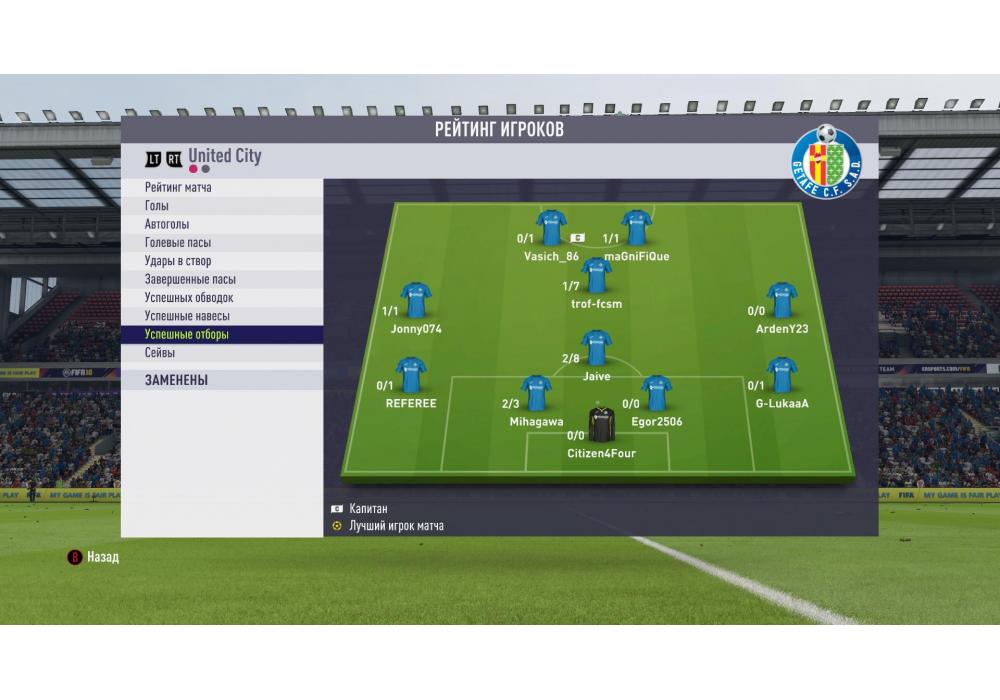This screenshot has width=1000, height=700.
Task: Select player Vasich_86 on the pitch
Action: click(x=551, y=228)
